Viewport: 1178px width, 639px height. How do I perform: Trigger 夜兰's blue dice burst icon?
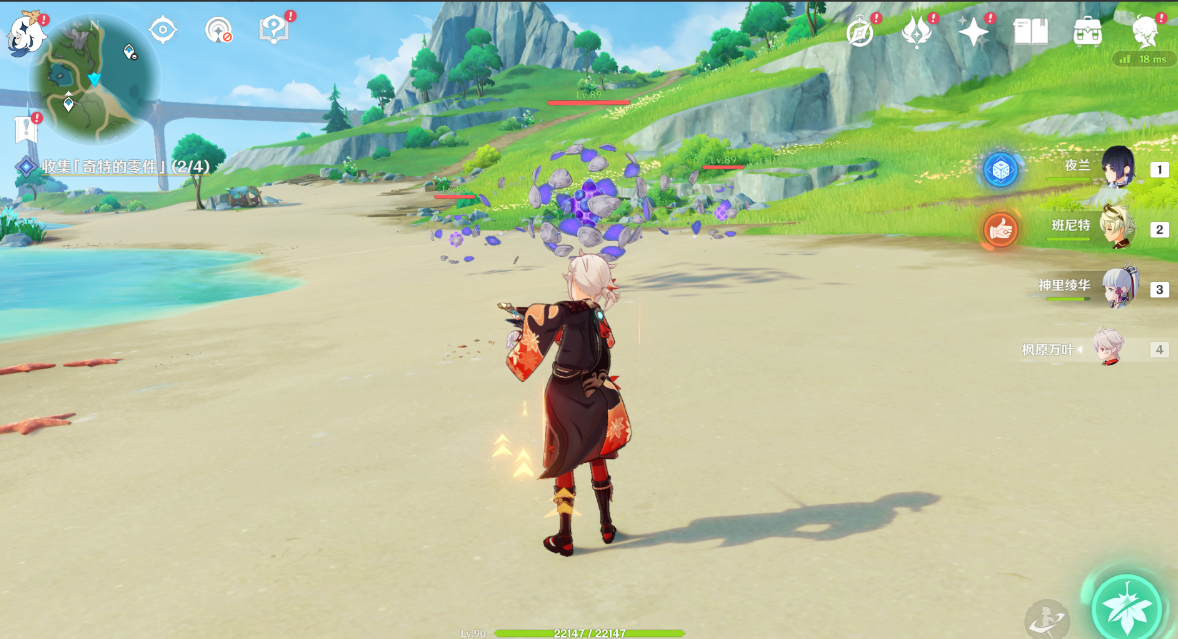tap(1000, 170)
